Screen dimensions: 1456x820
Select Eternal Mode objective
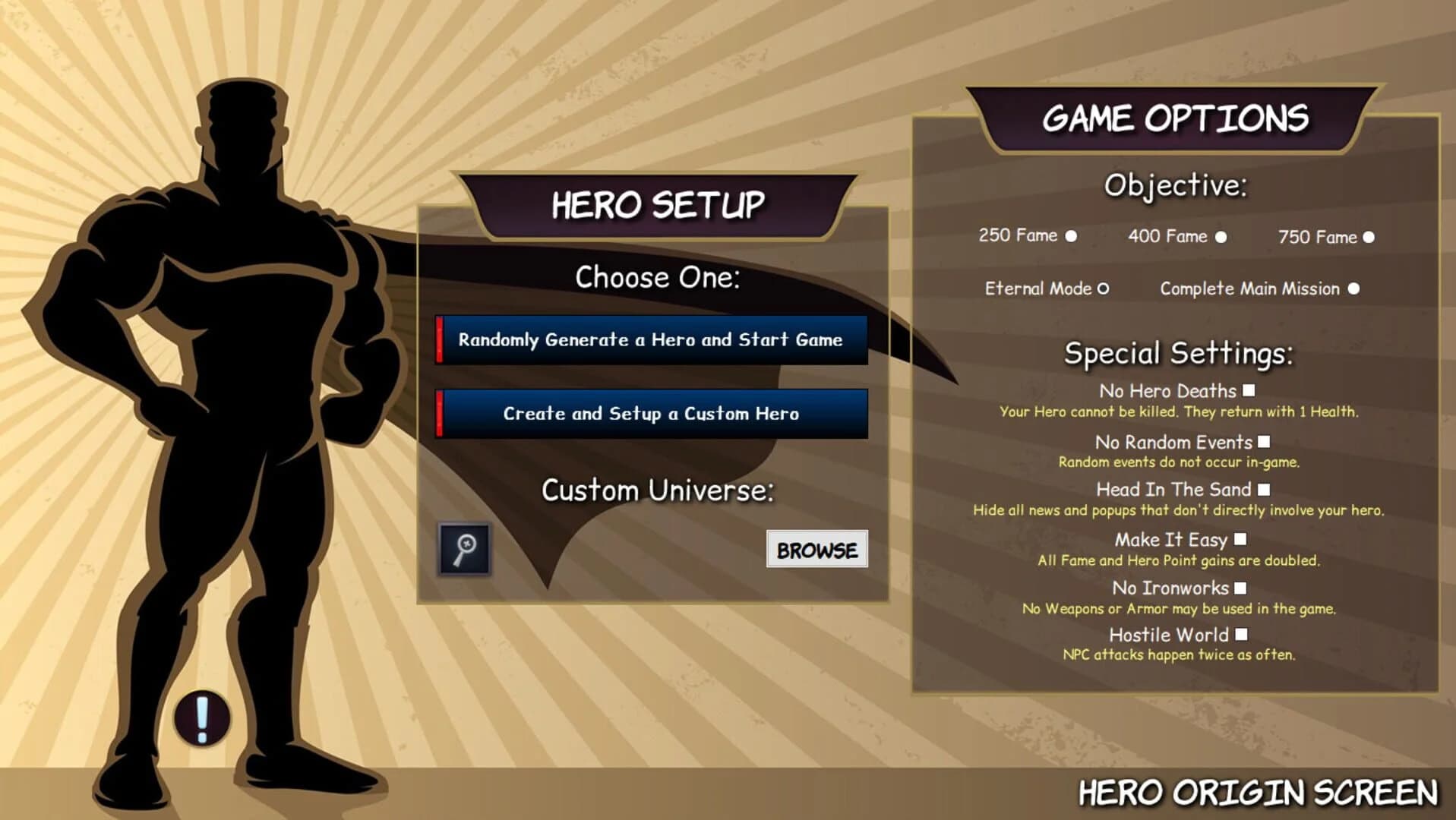point(1103,289)
